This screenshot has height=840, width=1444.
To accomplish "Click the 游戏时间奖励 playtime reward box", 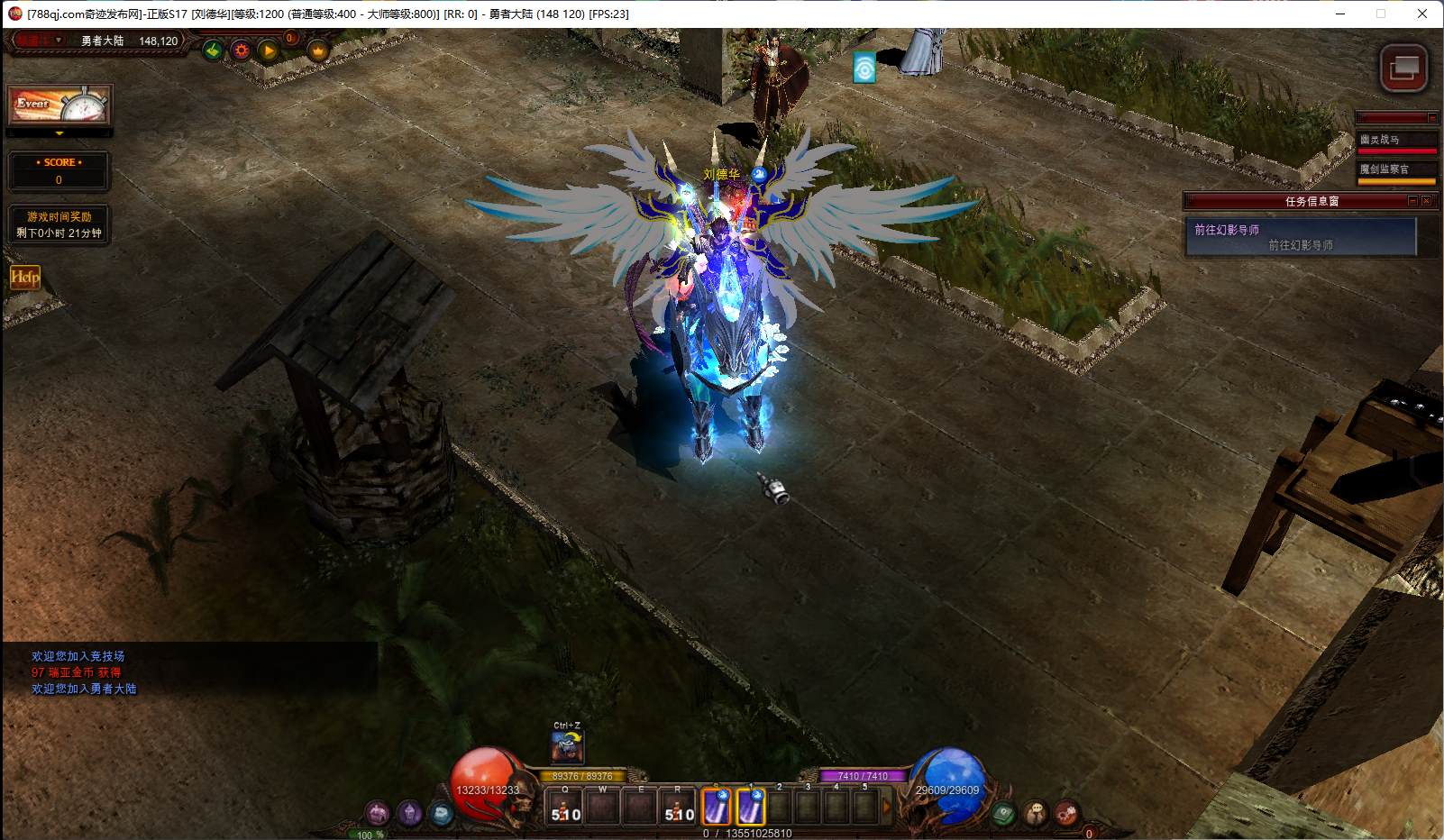I will [x=59, y=224].
